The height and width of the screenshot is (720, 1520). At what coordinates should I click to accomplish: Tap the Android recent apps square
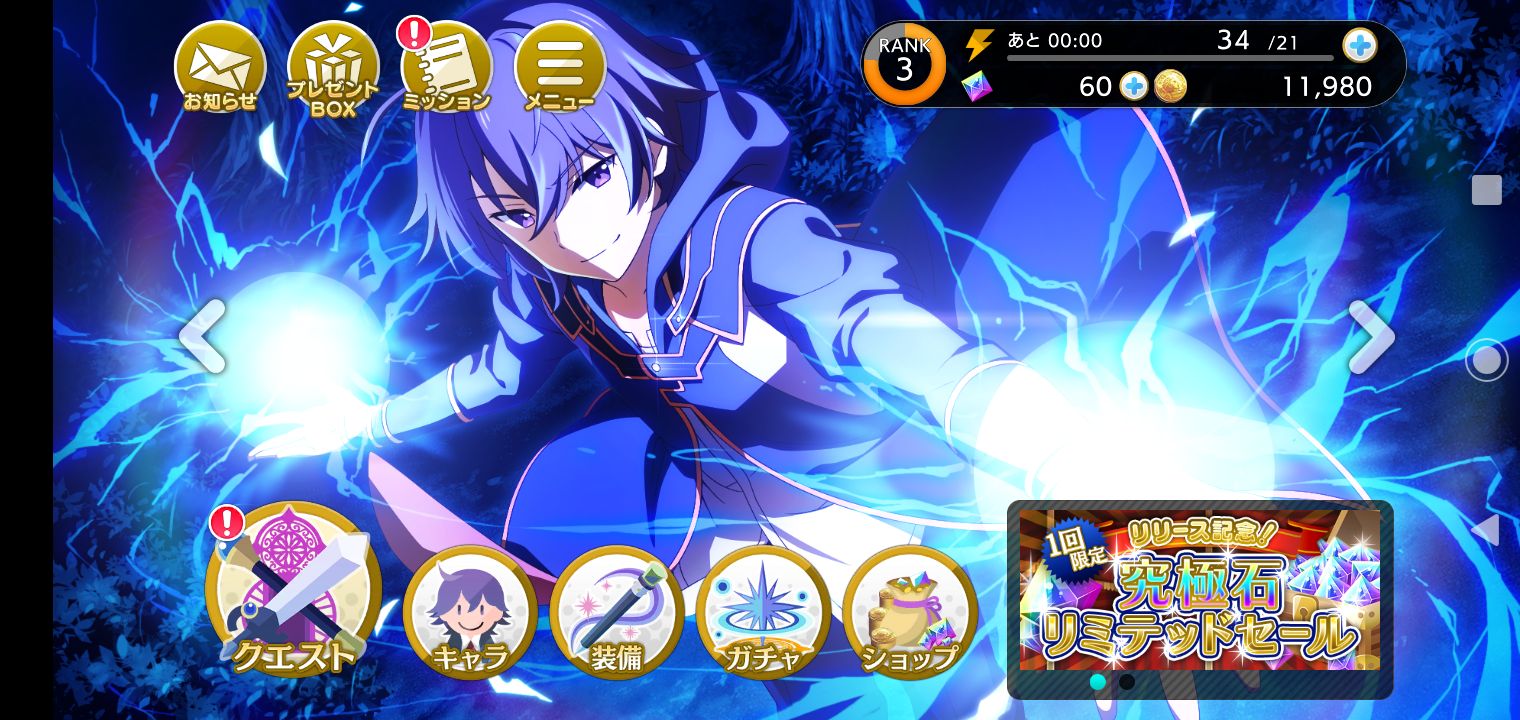coord(1486,190)
